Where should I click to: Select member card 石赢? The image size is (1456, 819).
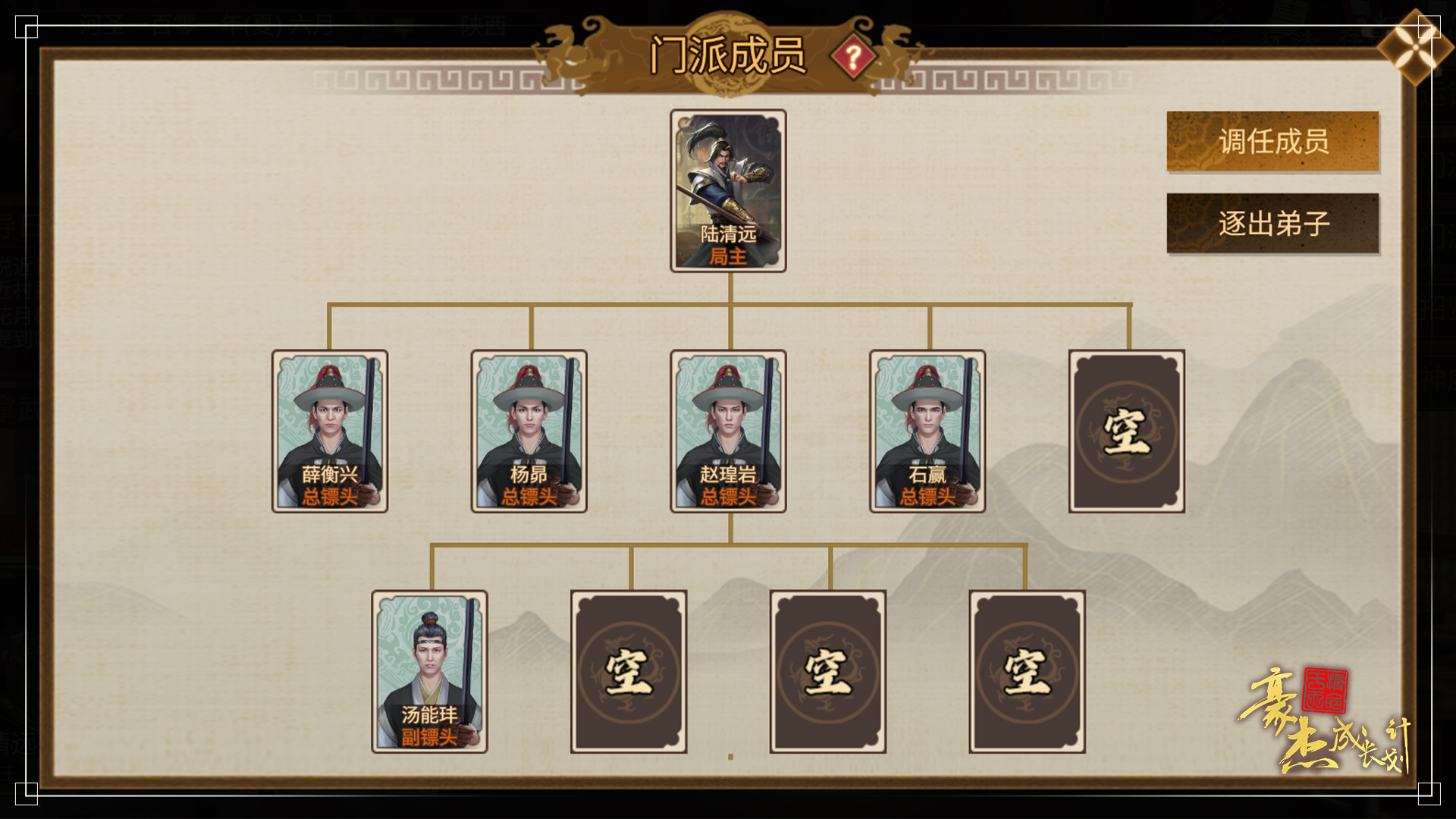[x=927, y=431]
